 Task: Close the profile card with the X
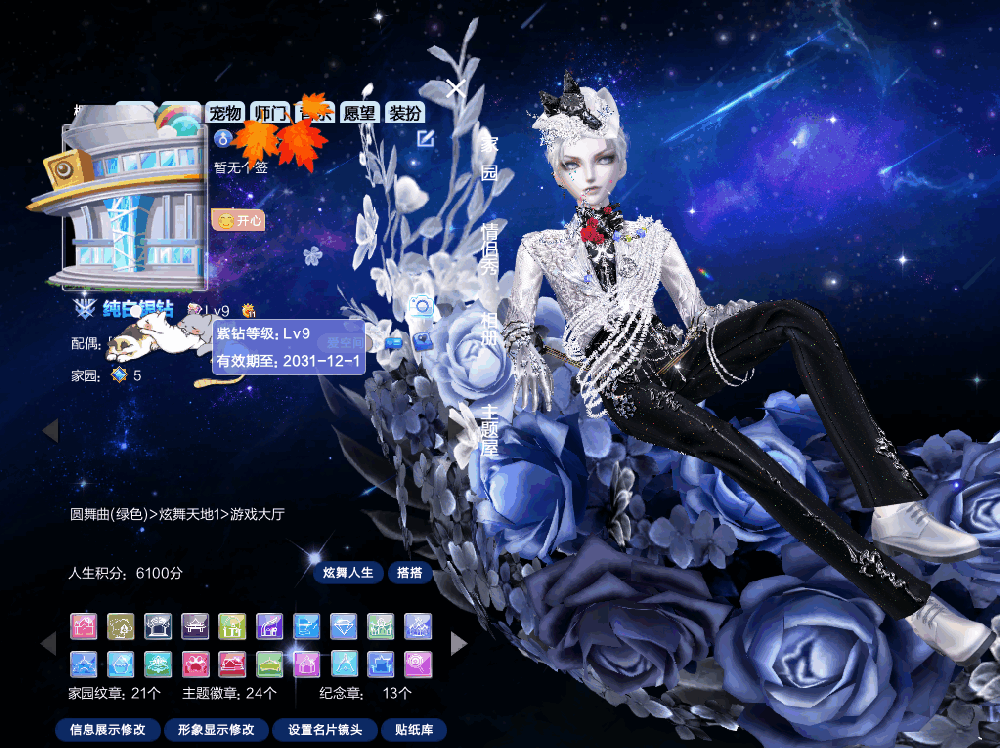pyautogui.click(x=456, y=89)
